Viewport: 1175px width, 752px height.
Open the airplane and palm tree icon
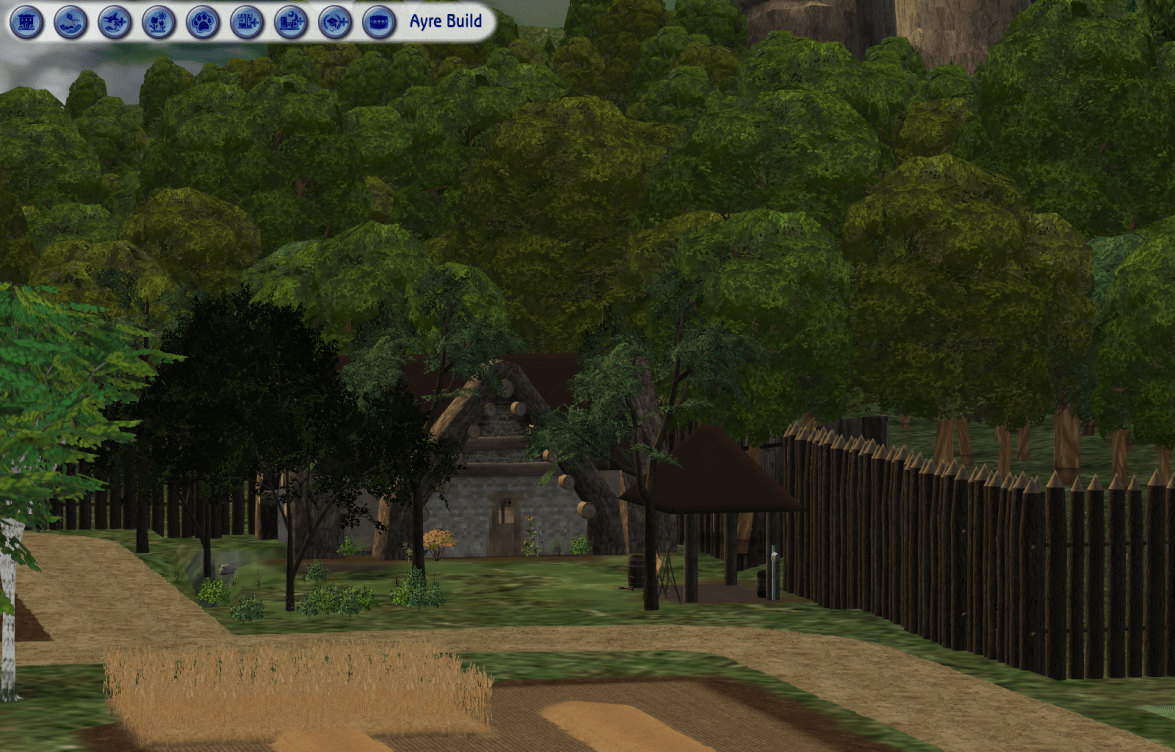click(114, 21)
